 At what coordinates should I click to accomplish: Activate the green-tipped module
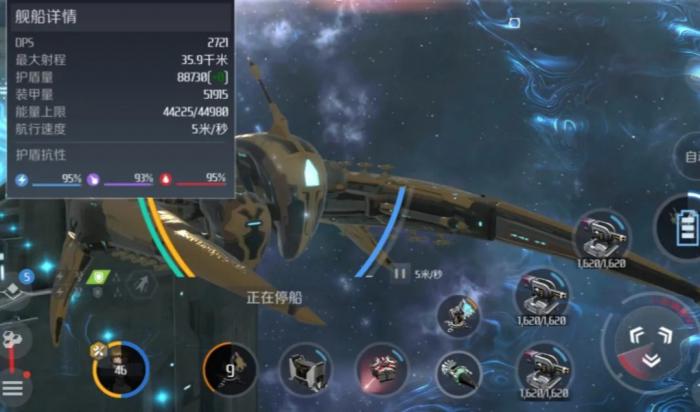459,374
